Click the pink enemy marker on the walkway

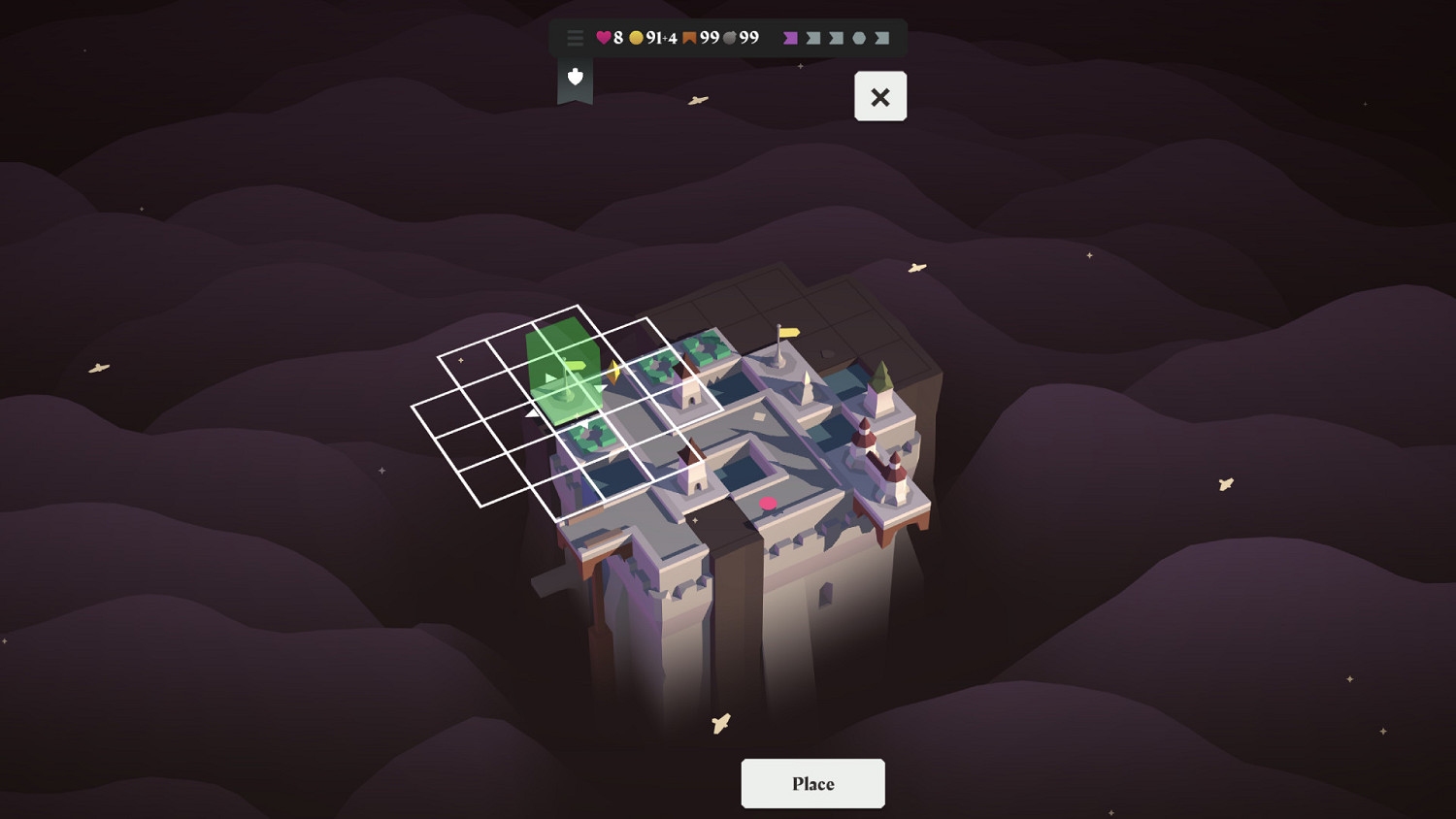[x=768, y=503]
